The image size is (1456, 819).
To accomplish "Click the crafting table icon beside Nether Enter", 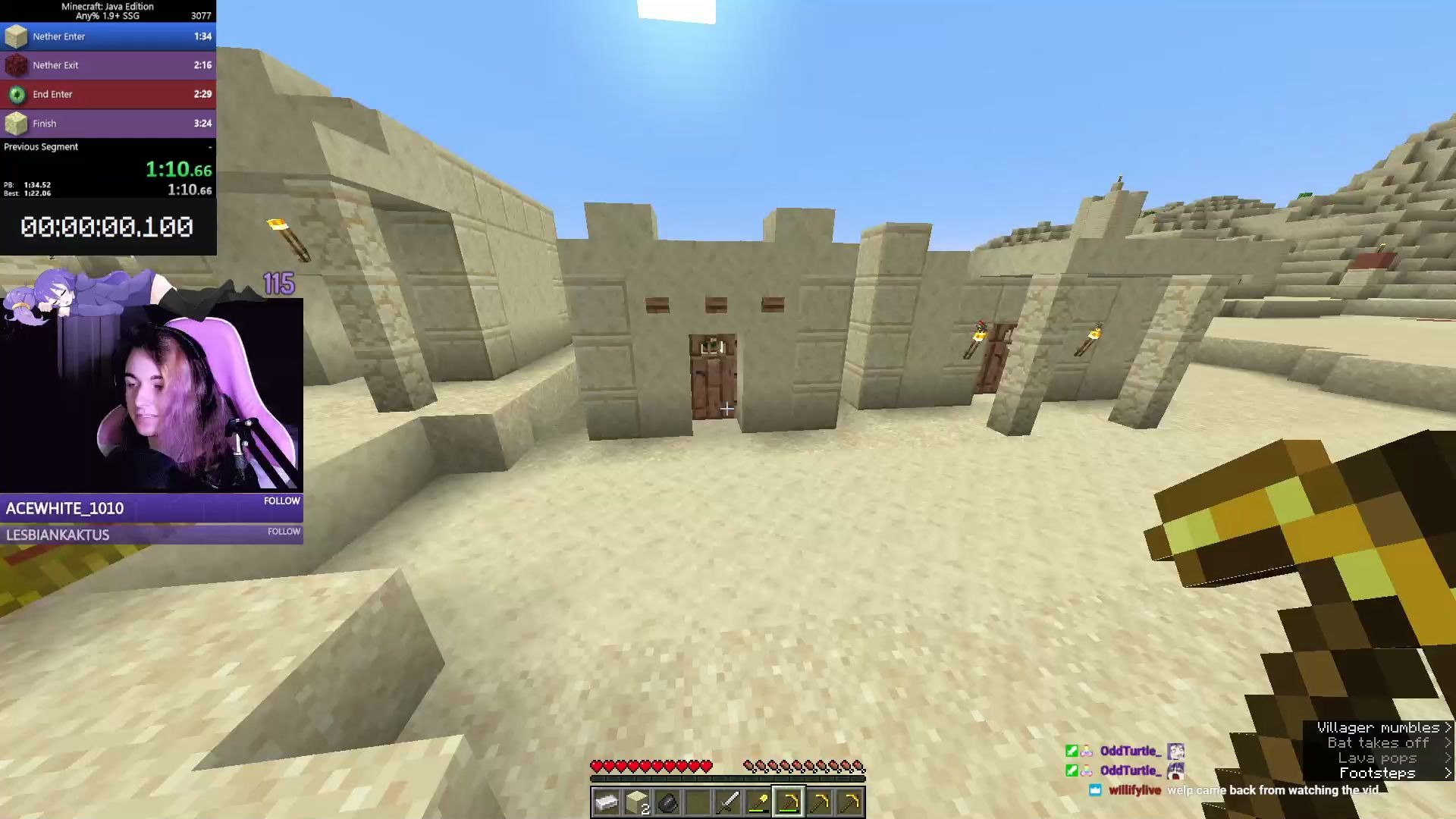I will coord(16,36).
